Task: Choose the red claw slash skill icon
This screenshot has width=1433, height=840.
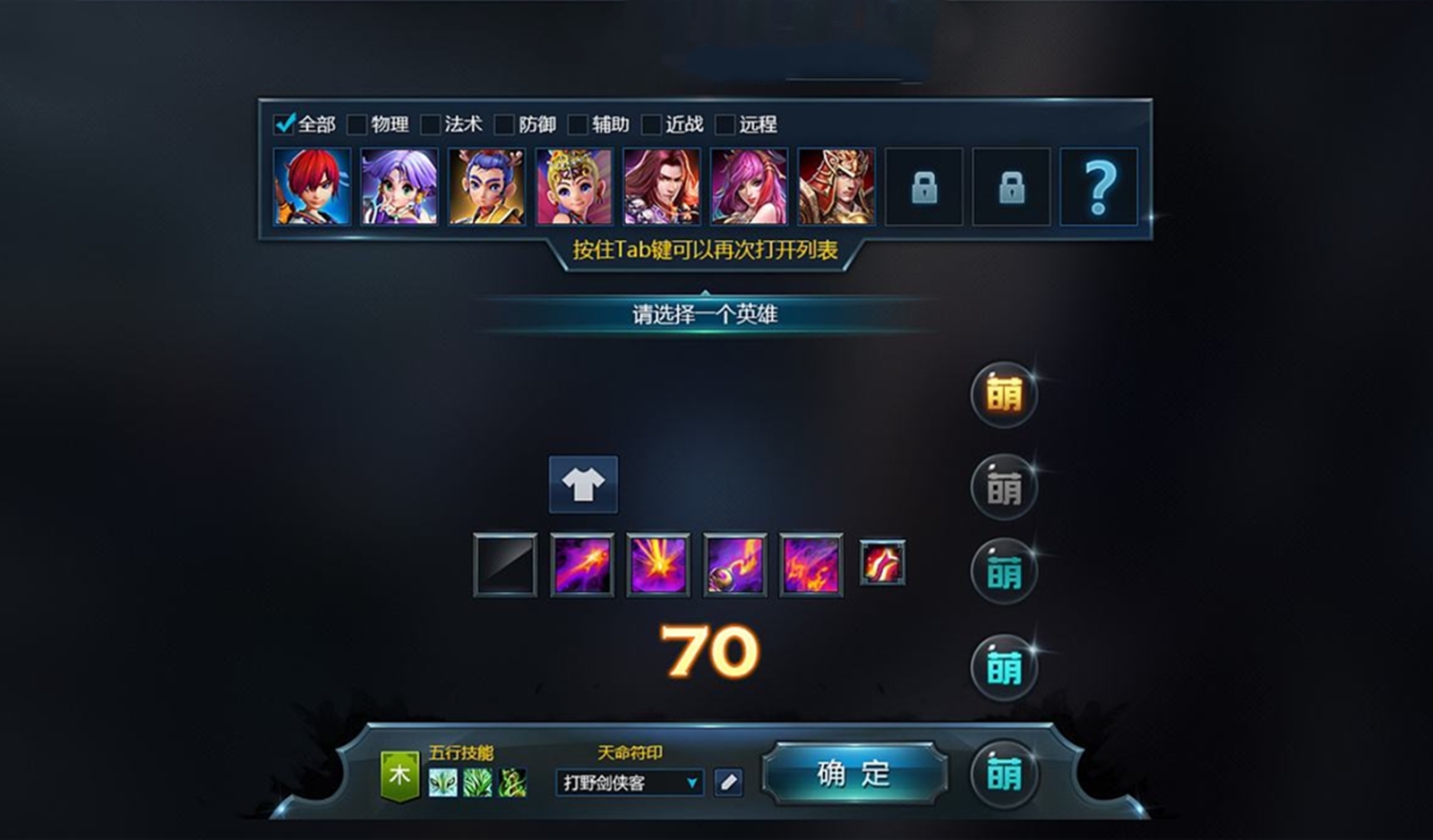Action: coord(882,562)
